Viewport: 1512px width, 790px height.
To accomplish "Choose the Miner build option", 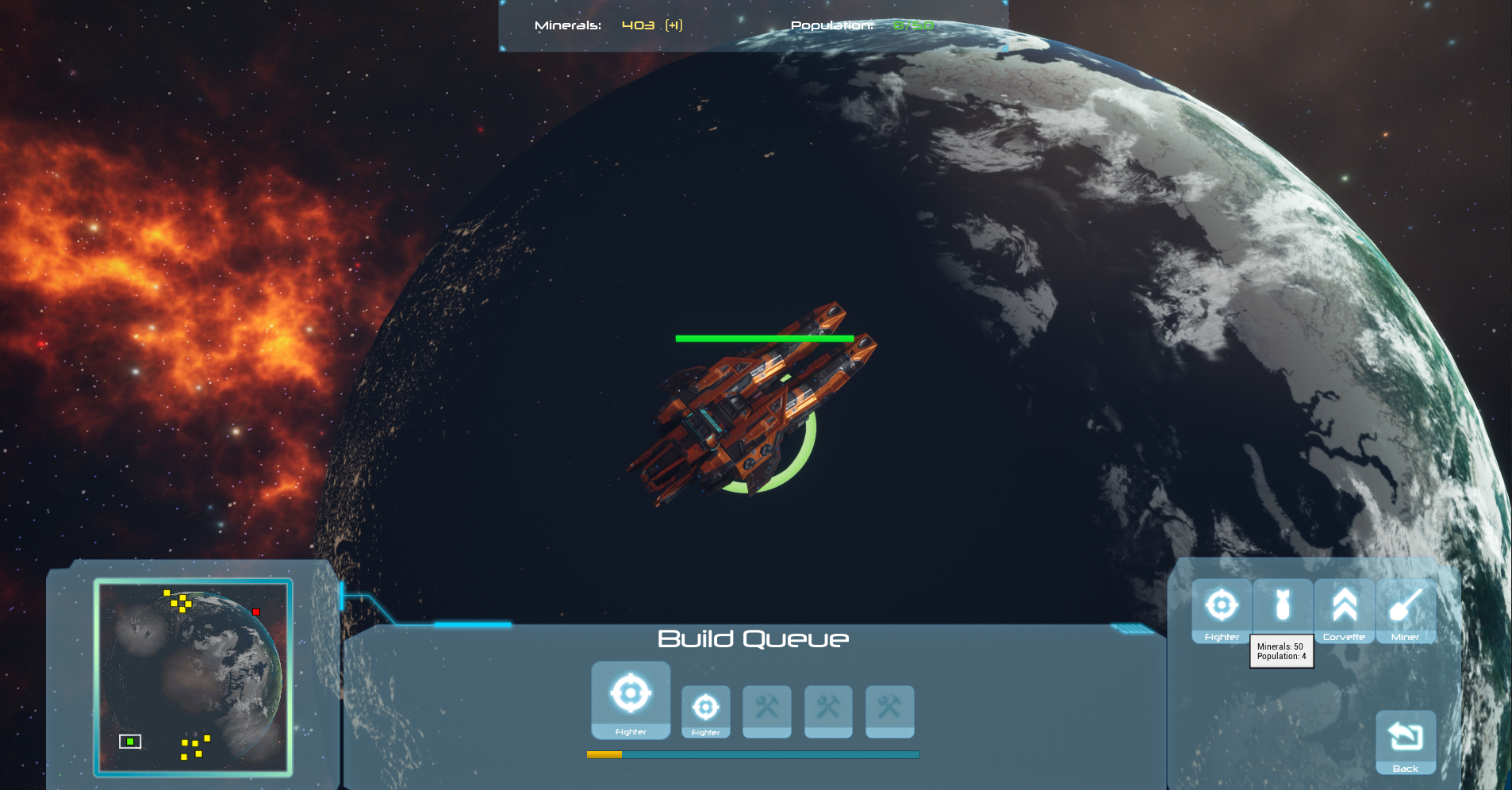I will point(1405,610).
